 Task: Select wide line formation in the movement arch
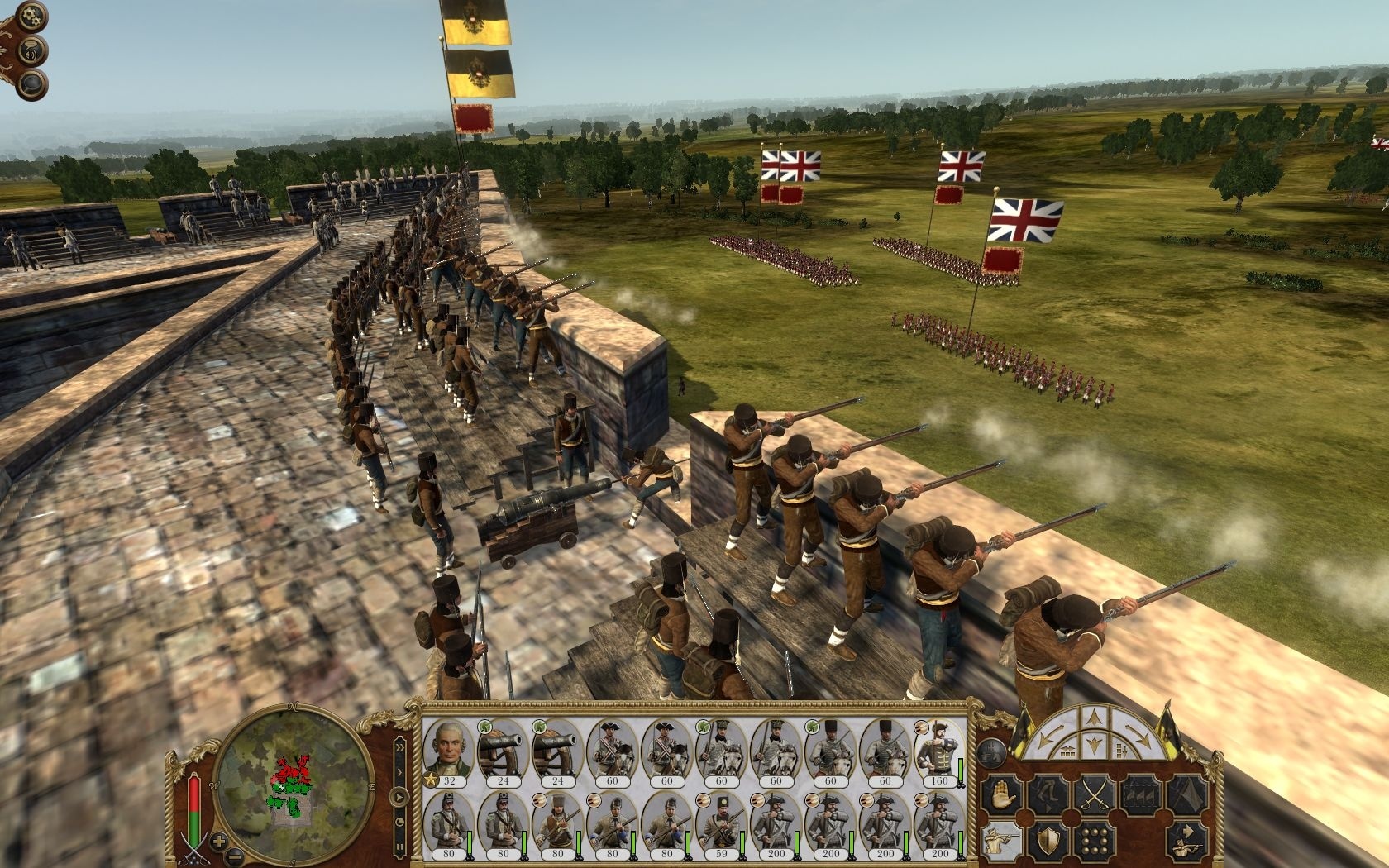pyautogui.click(x=1067, y=750)
